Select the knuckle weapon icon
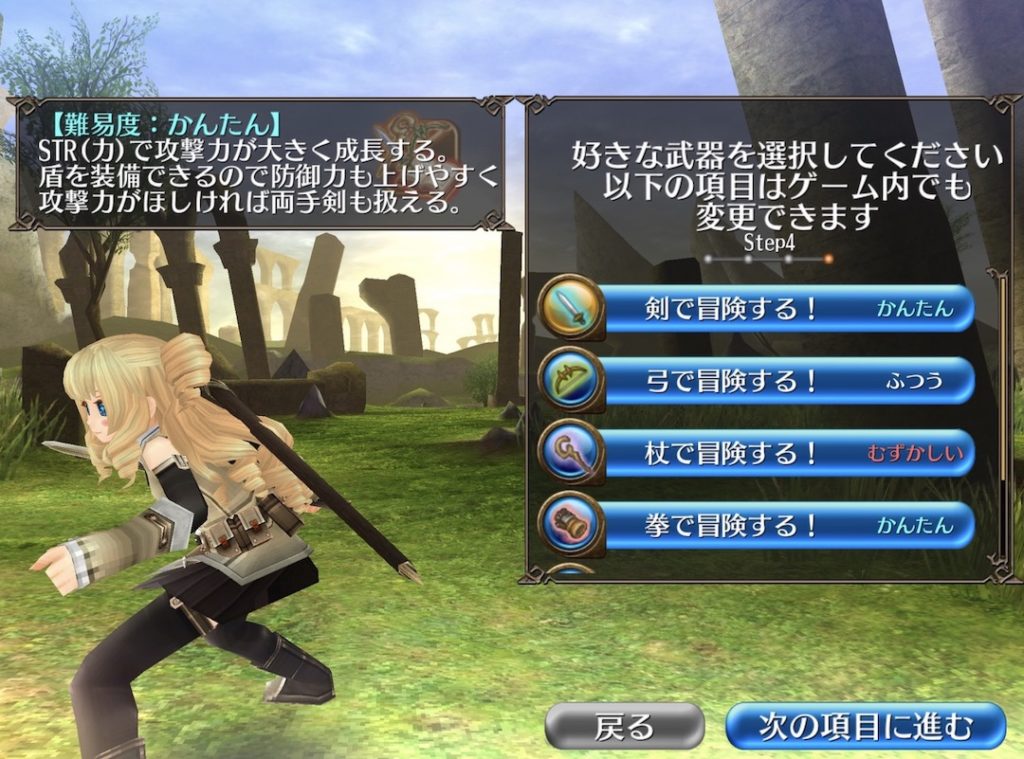This screenshot has width=1024, height=759. pyautogui.click(x=571, y=524)
